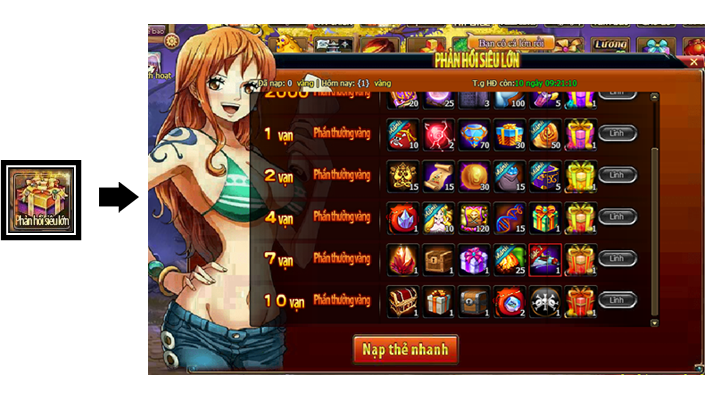
Task: Click the scrollbar down arrow in reward list
Action: tap(655, 322)
